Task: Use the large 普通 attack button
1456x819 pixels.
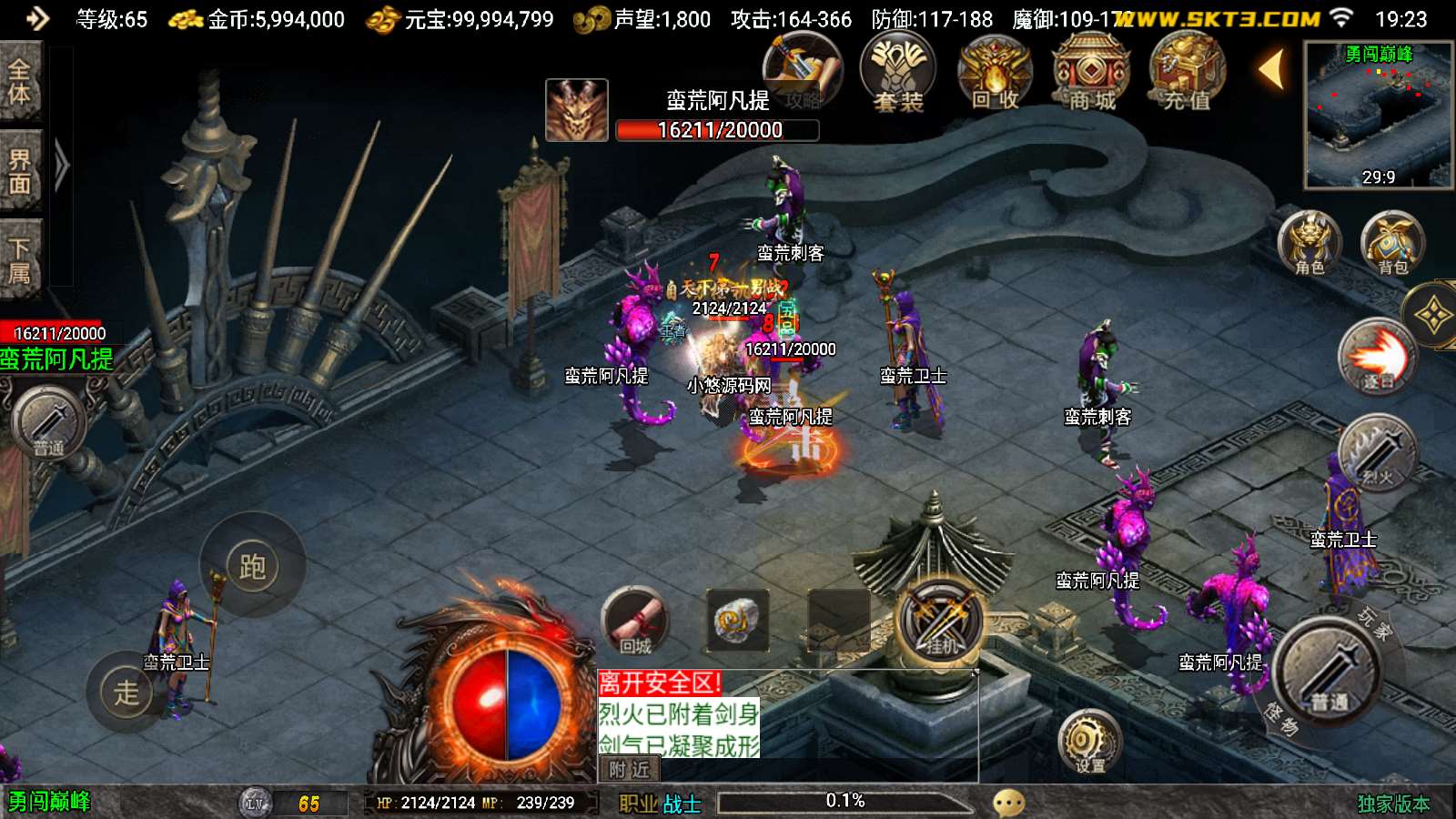Action: click(x=1329, y=673)
